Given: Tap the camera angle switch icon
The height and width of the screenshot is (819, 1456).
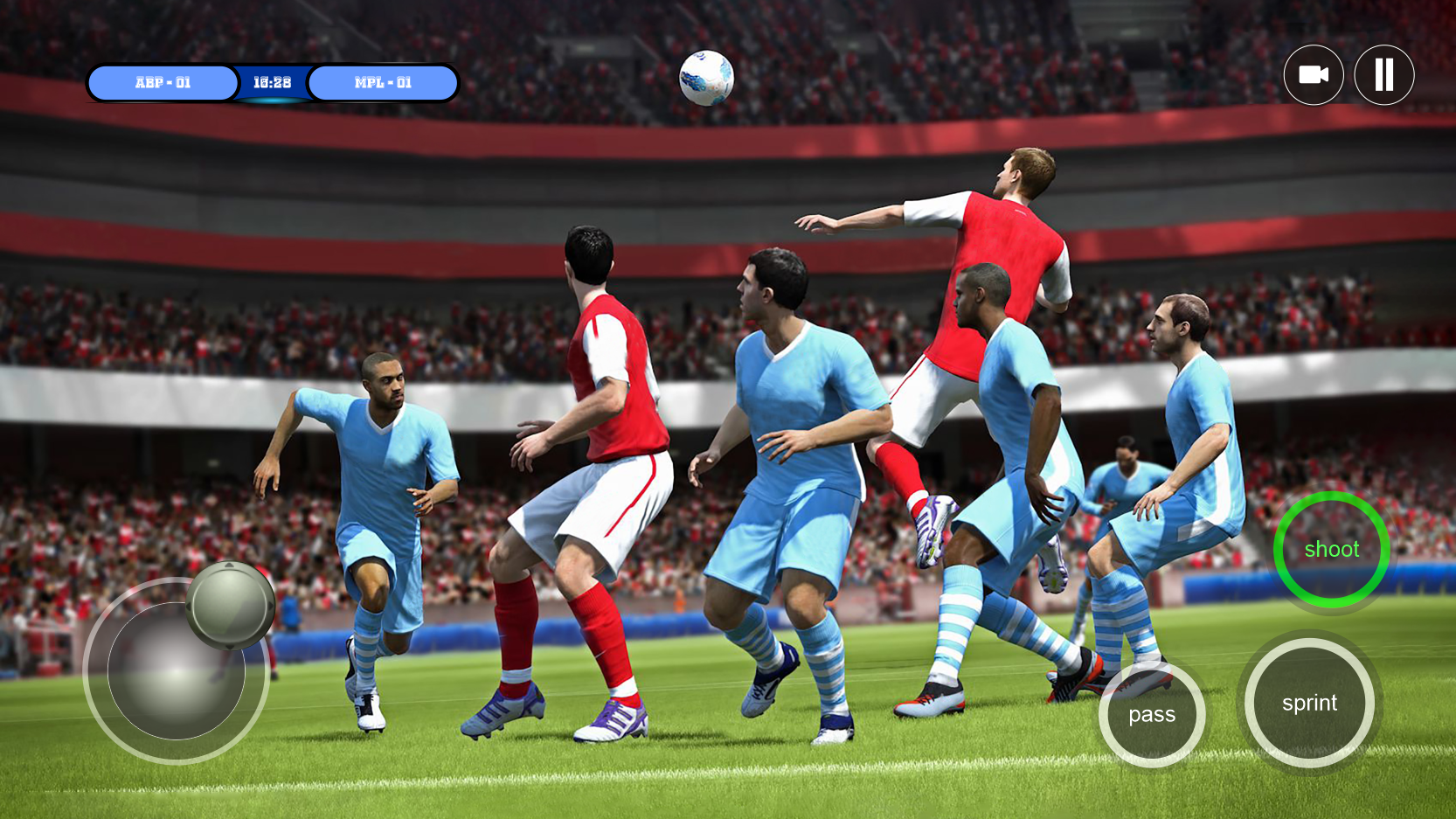Looking at the screenshot, I should click(1314, 75).
